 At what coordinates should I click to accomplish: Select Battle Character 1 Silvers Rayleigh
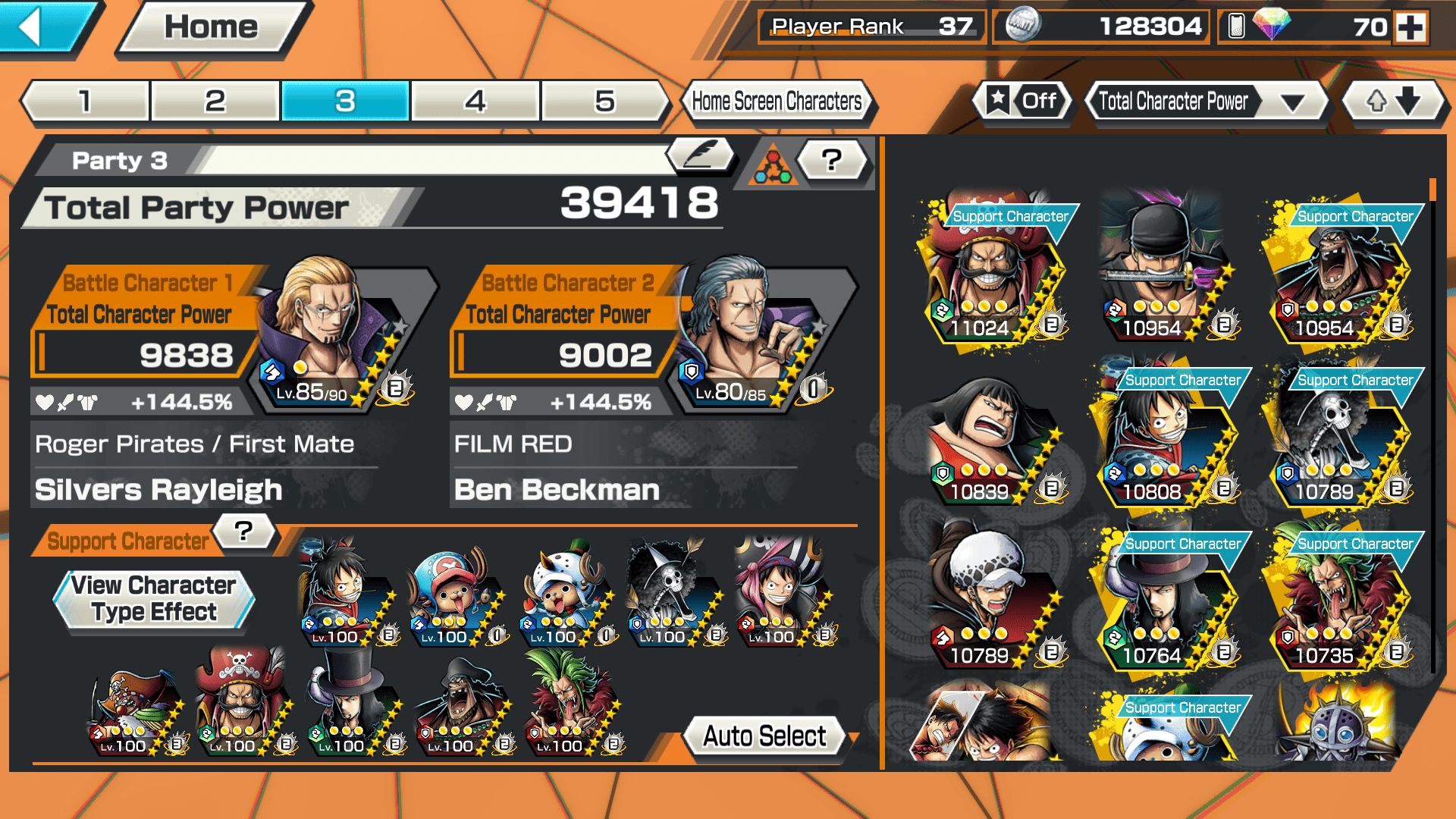[x=334, y=334]
